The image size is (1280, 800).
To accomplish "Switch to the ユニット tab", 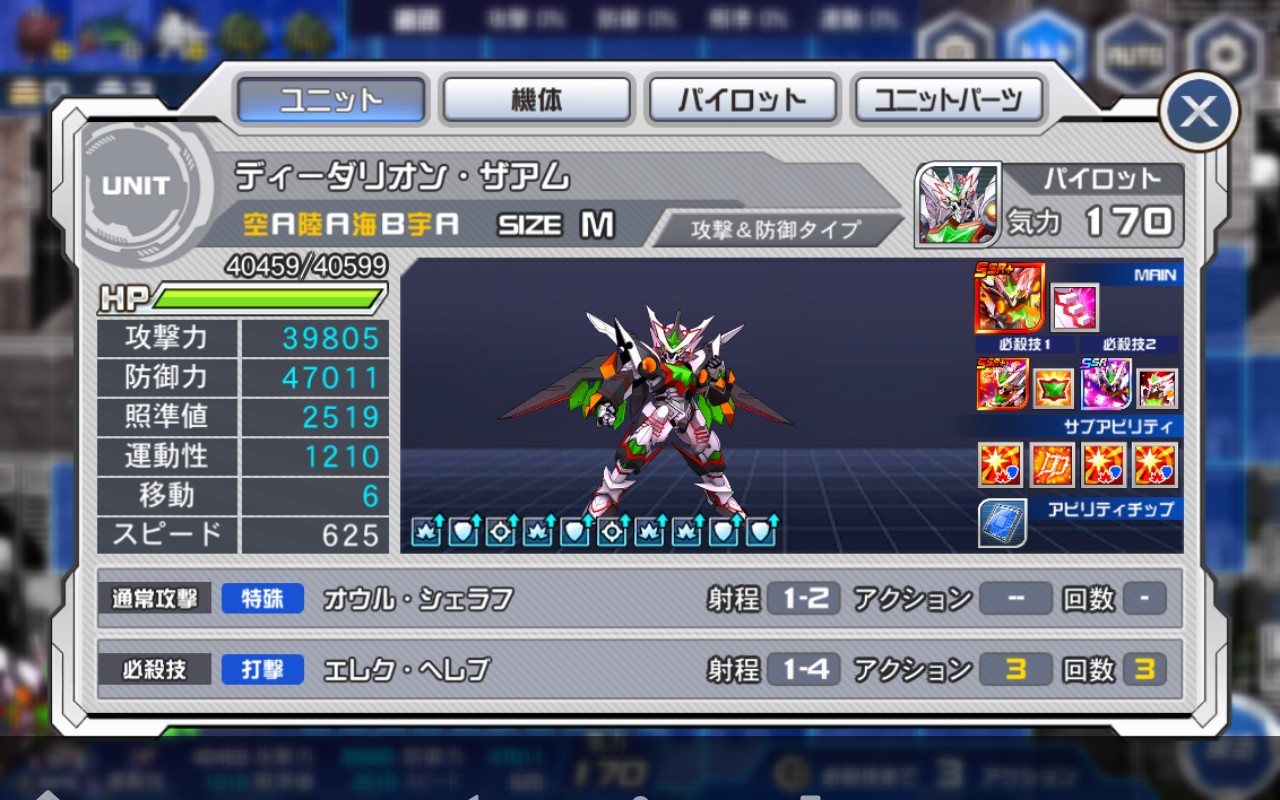I will pos(332,100).
